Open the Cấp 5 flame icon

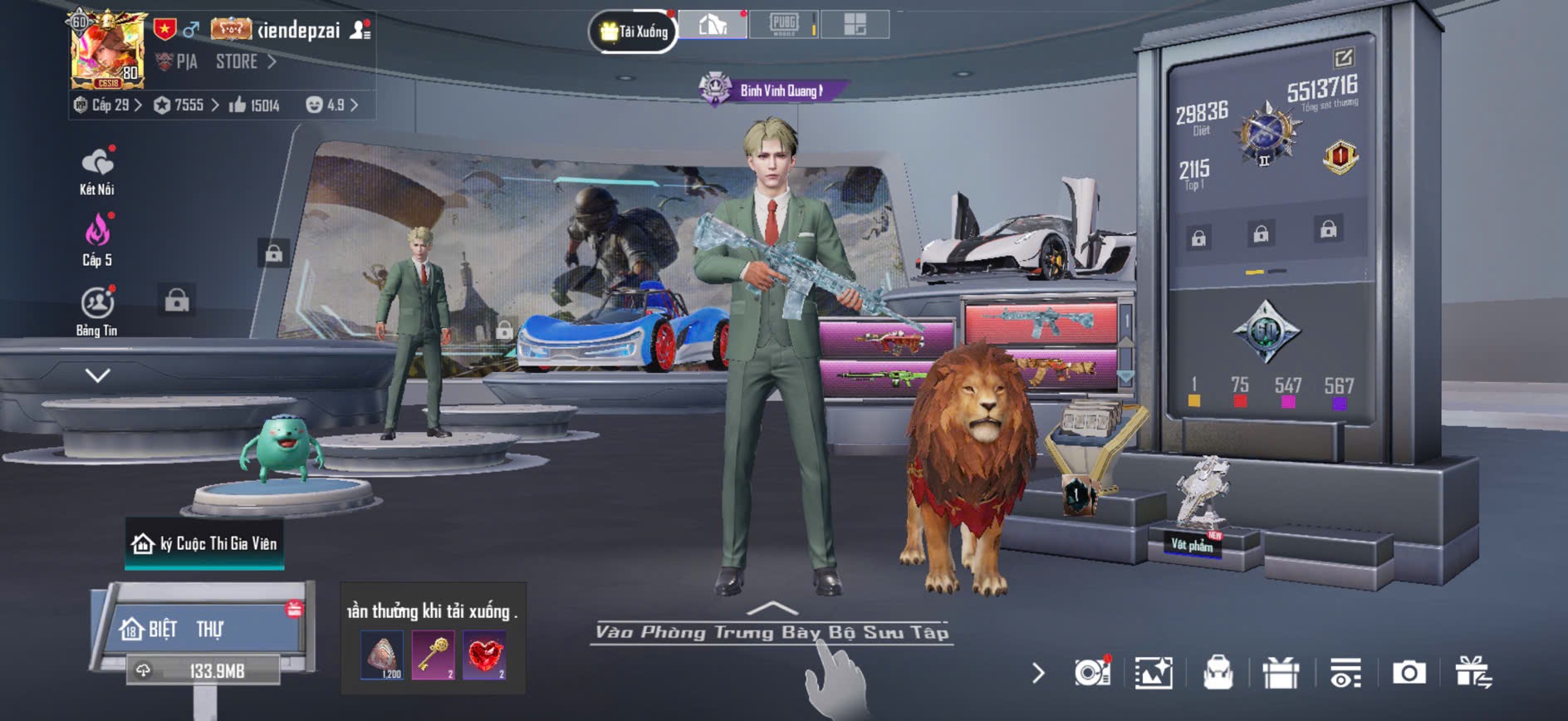[x=97, y=238]
